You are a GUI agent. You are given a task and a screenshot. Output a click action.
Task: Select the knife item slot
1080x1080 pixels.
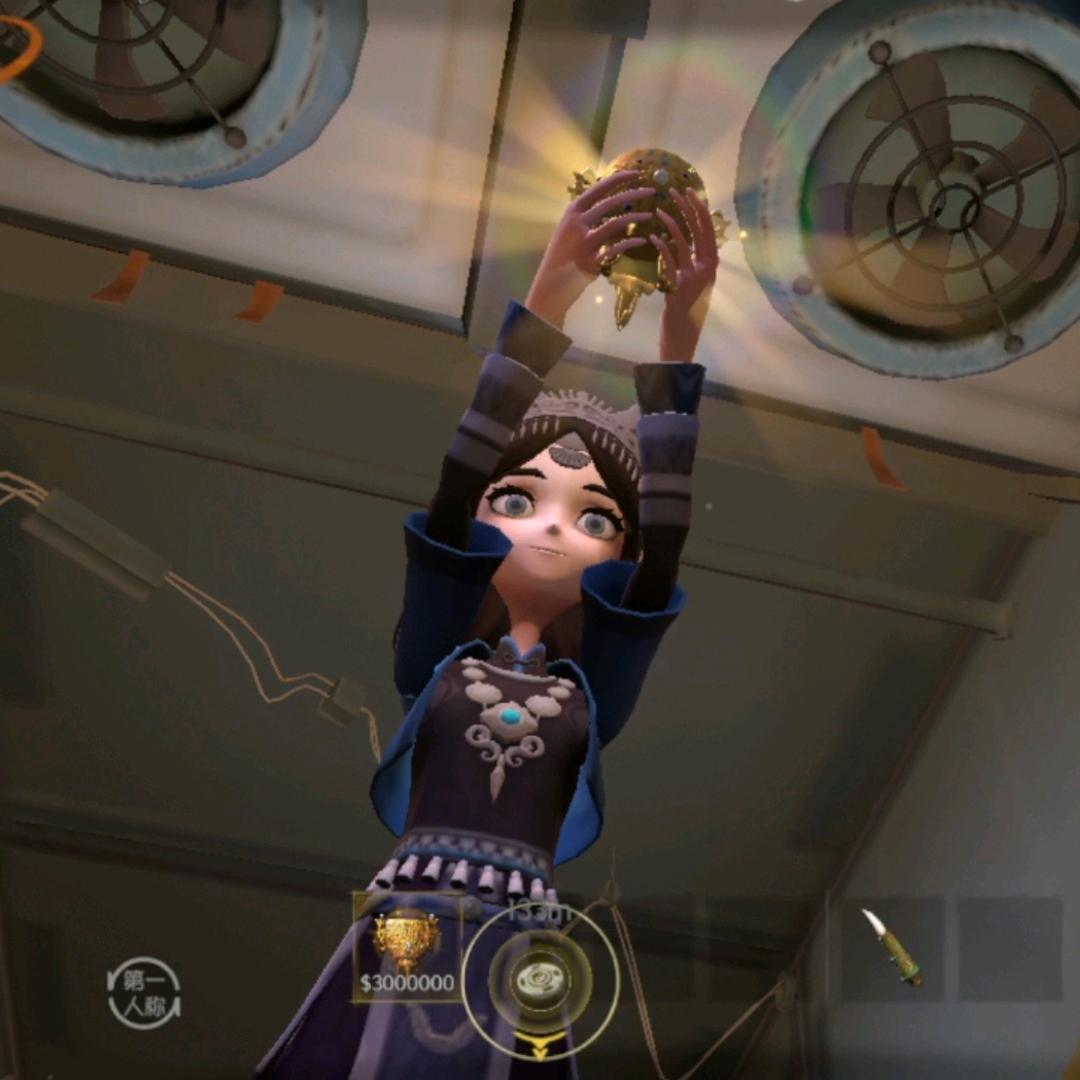[x=892, y=948]
